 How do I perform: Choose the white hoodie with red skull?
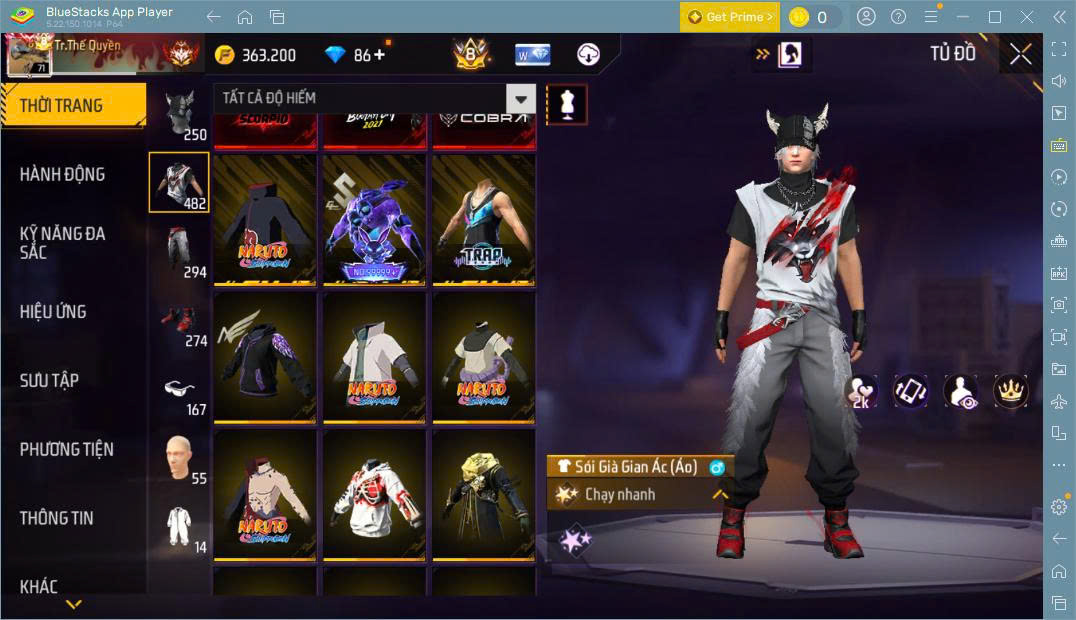click(x=374, y=496)
